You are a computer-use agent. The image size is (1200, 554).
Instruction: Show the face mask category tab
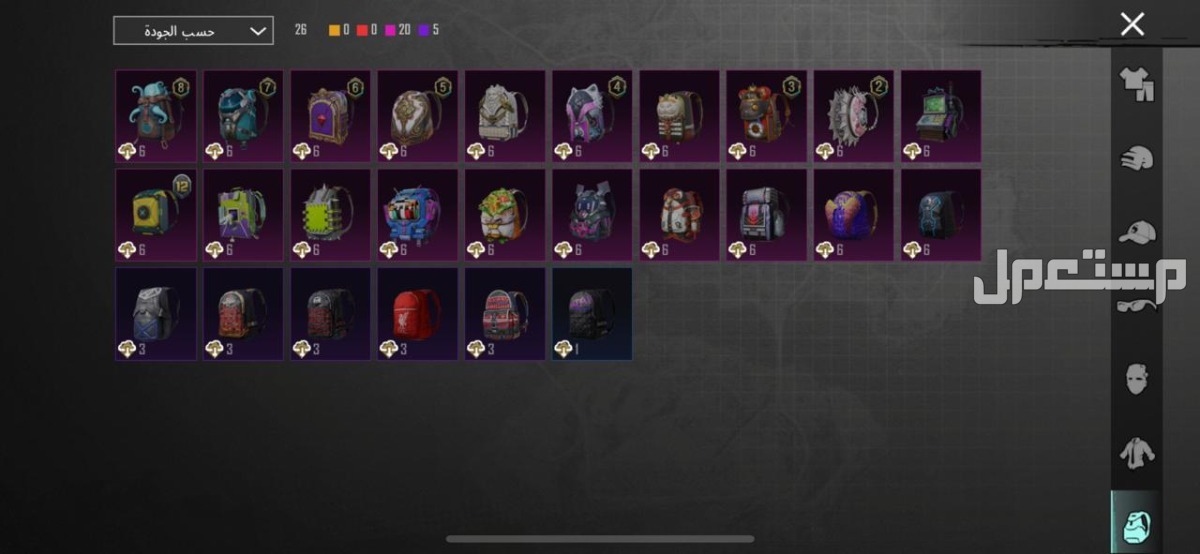click(x=1136, y=379)
